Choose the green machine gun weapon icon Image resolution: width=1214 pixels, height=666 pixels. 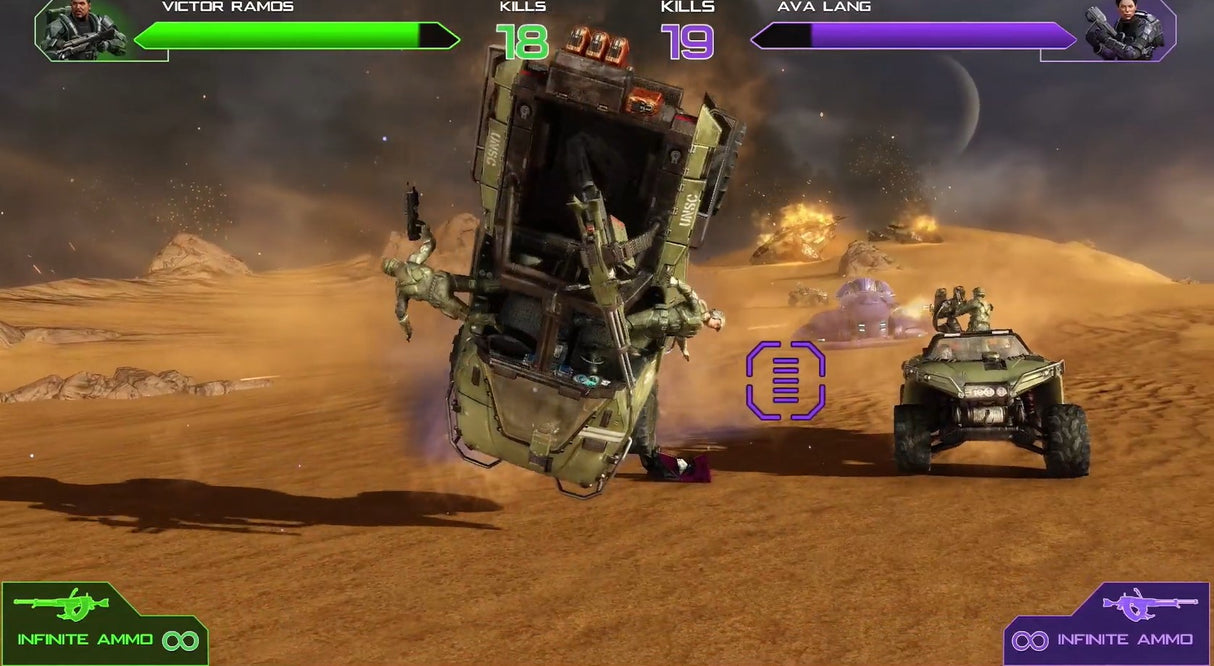pos(61,603)
